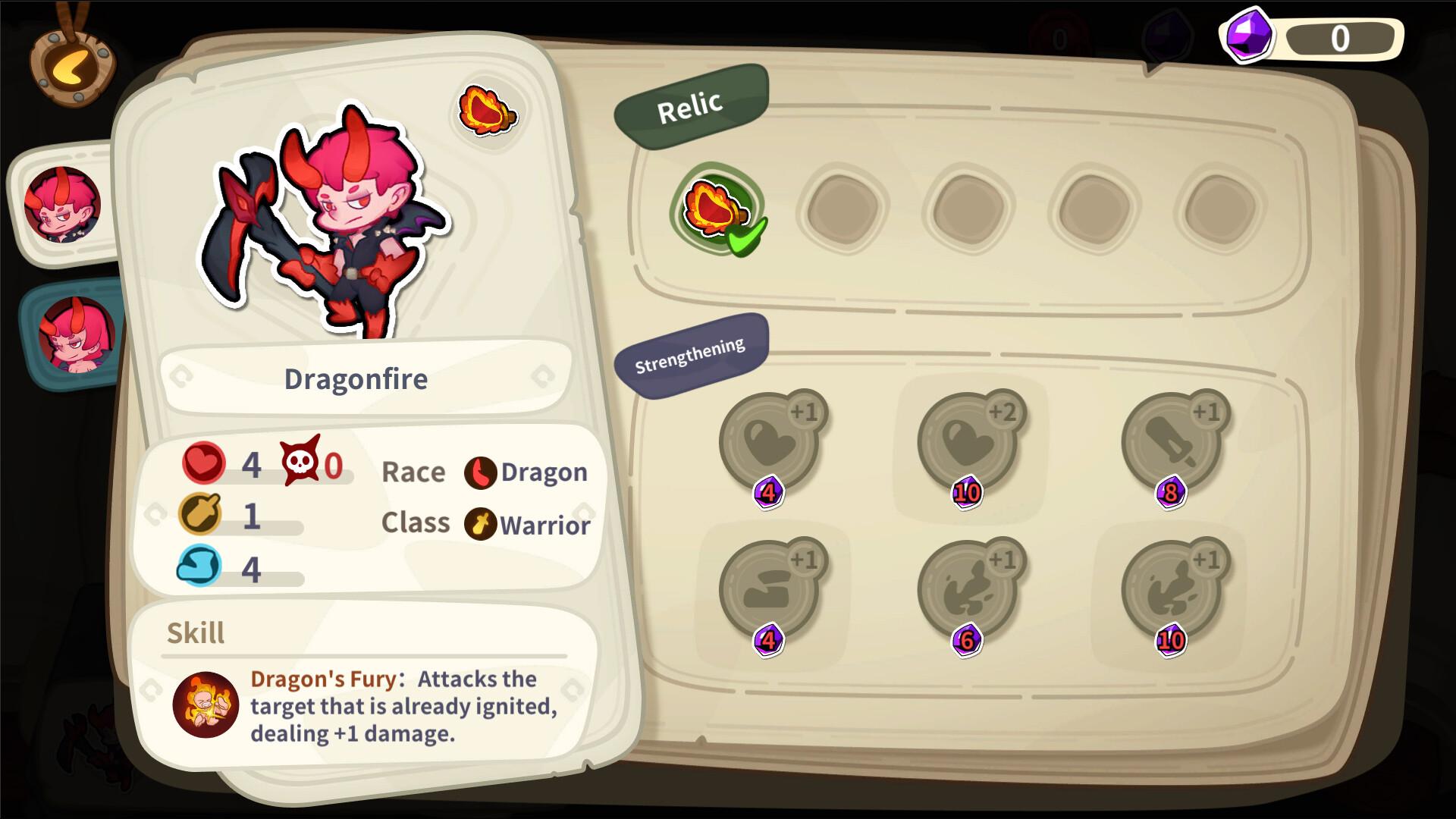
Task: Inspect the Dragon's Fury skill icon
Action: [206, 704]
